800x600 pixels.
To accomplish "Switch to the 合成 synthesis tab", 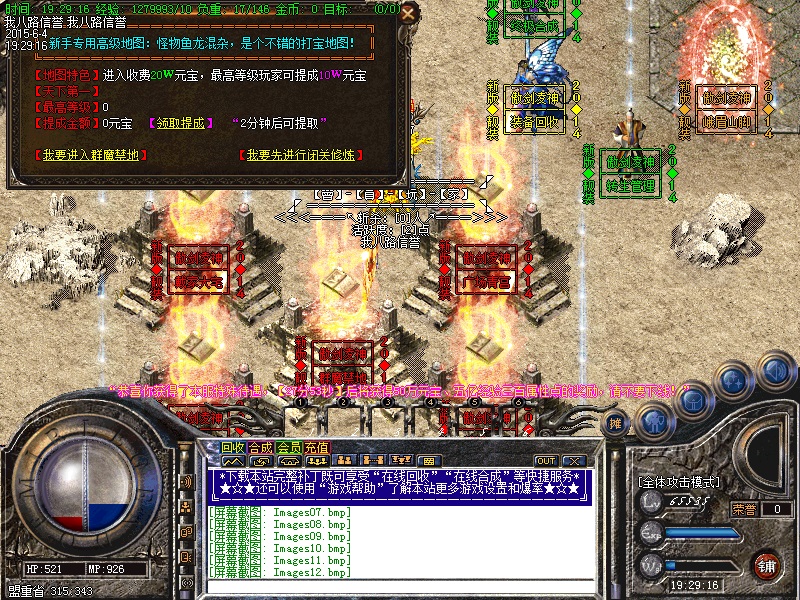I will click(x=261, y=447).
